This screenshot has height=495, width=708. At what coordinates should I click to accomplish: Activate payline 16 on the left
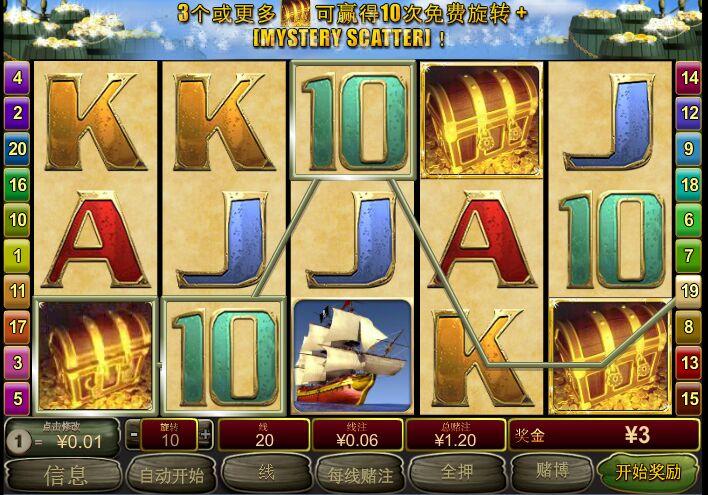17,184
